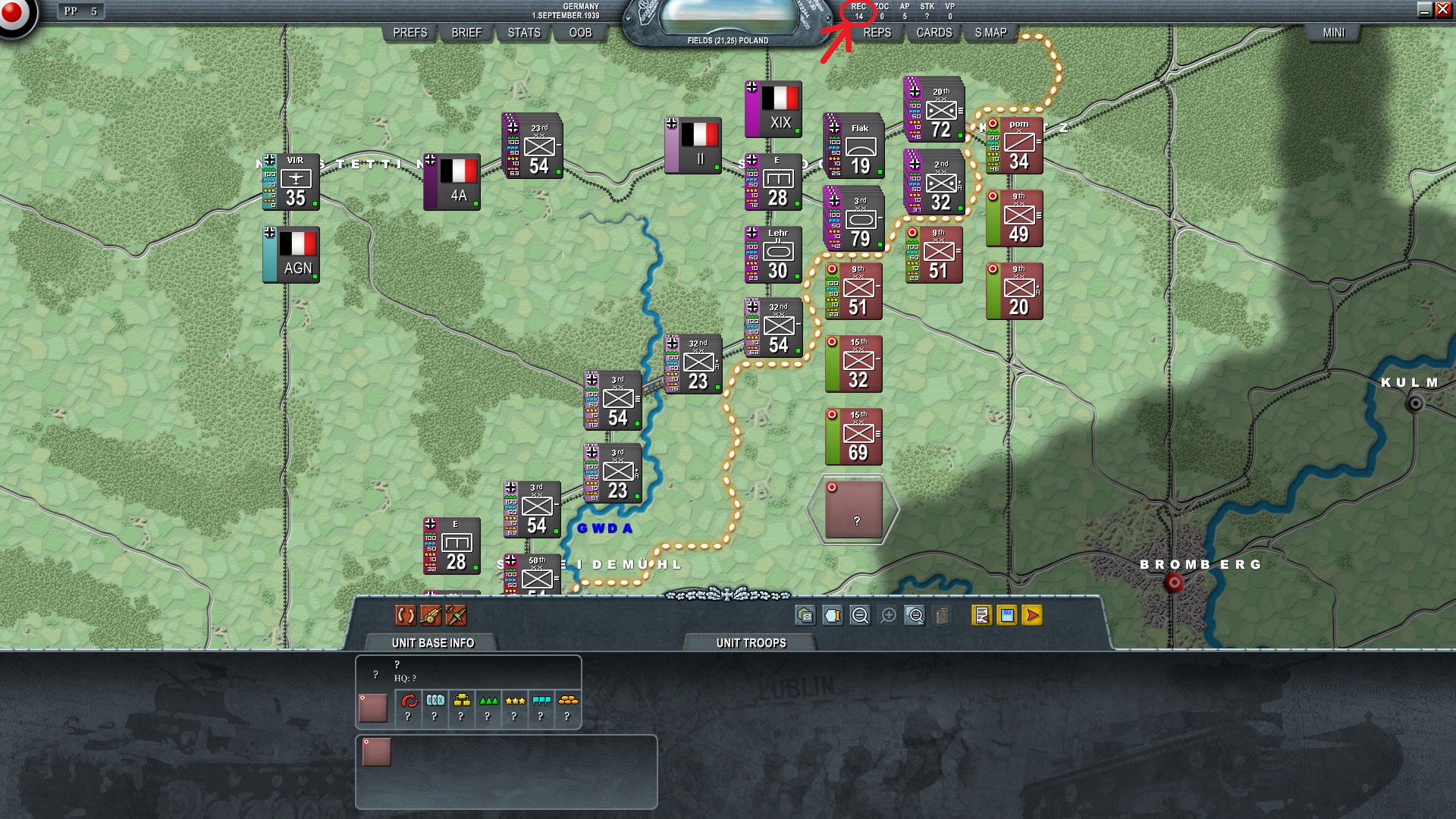Switch to the UNIT BASE INFO tab

tap(431, 642)
